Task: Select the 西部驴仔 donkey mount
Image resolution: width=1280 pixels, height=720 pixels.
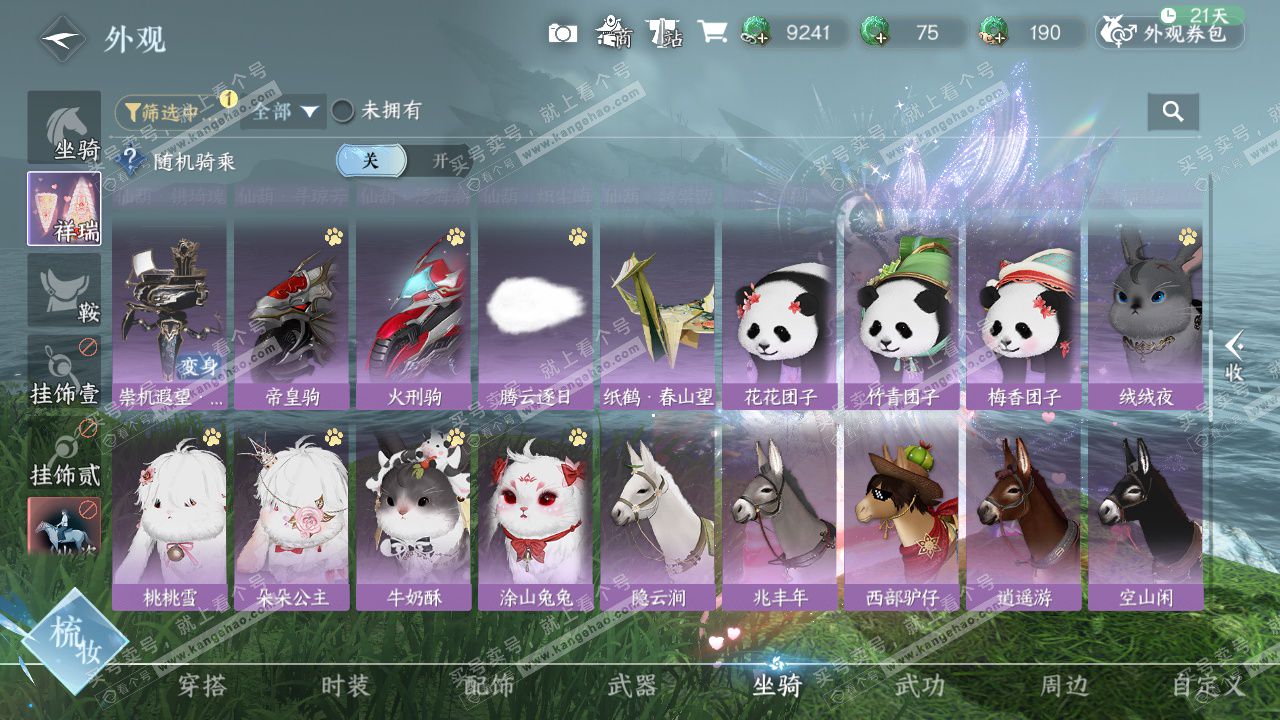Action: (901, 517)
